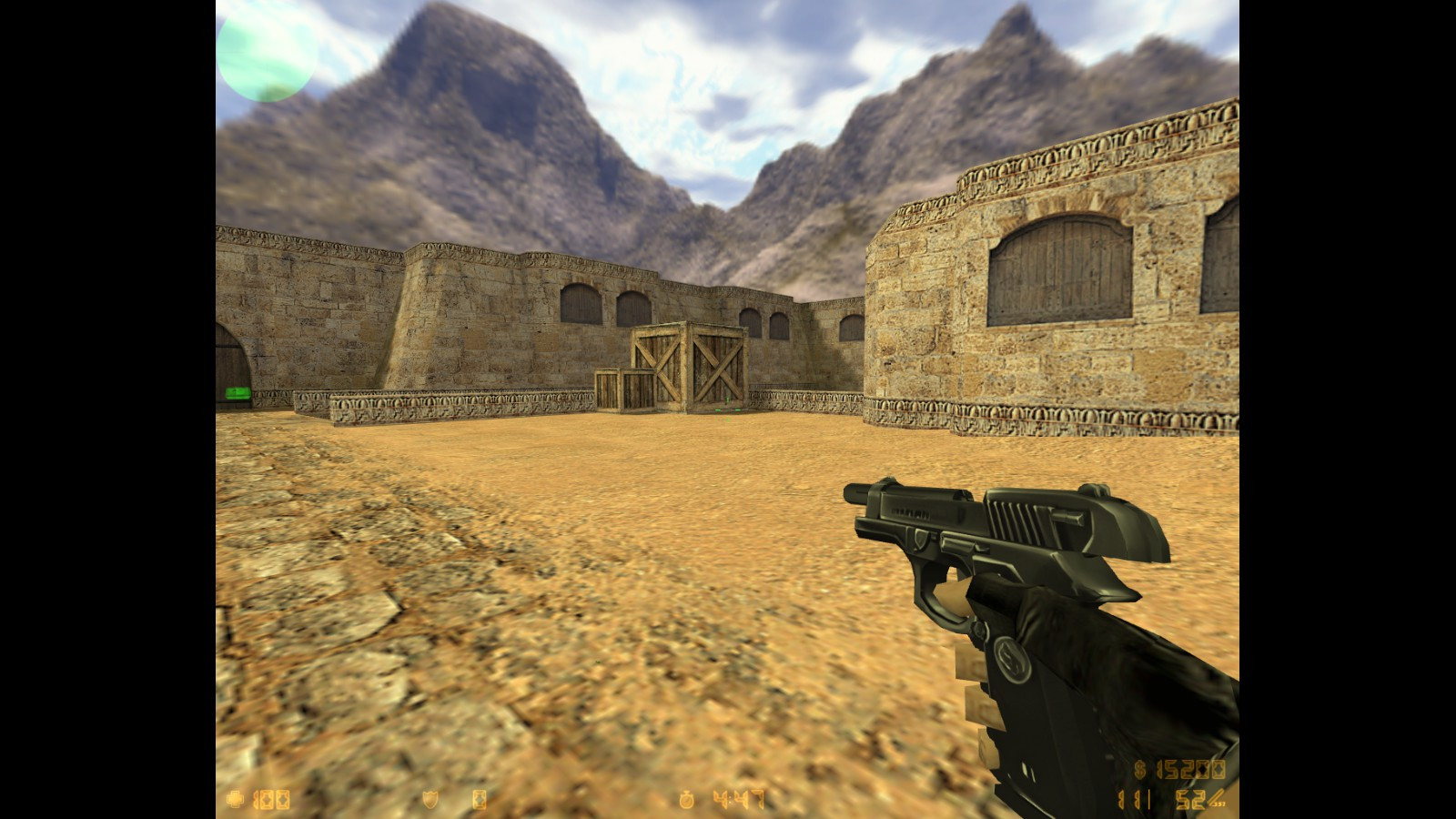This screenshot has width=1456, height=819.
Task: Click the health value reading 100
Action: pyautogui.click(x=273, y=798)
